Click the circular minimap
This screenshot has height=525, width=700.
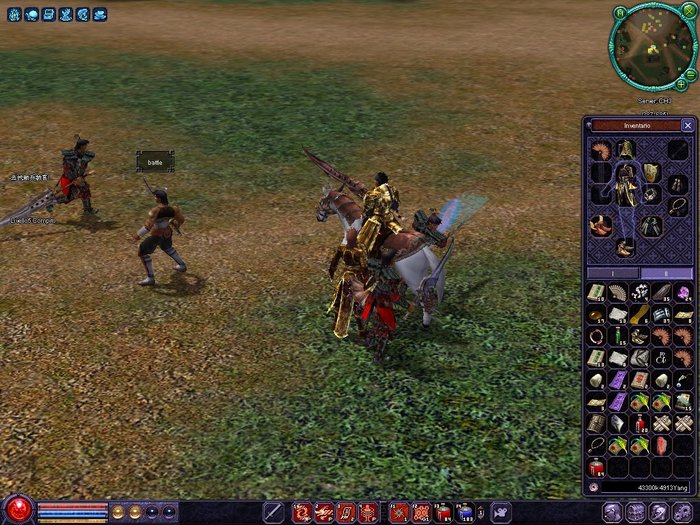pos(651,46)
